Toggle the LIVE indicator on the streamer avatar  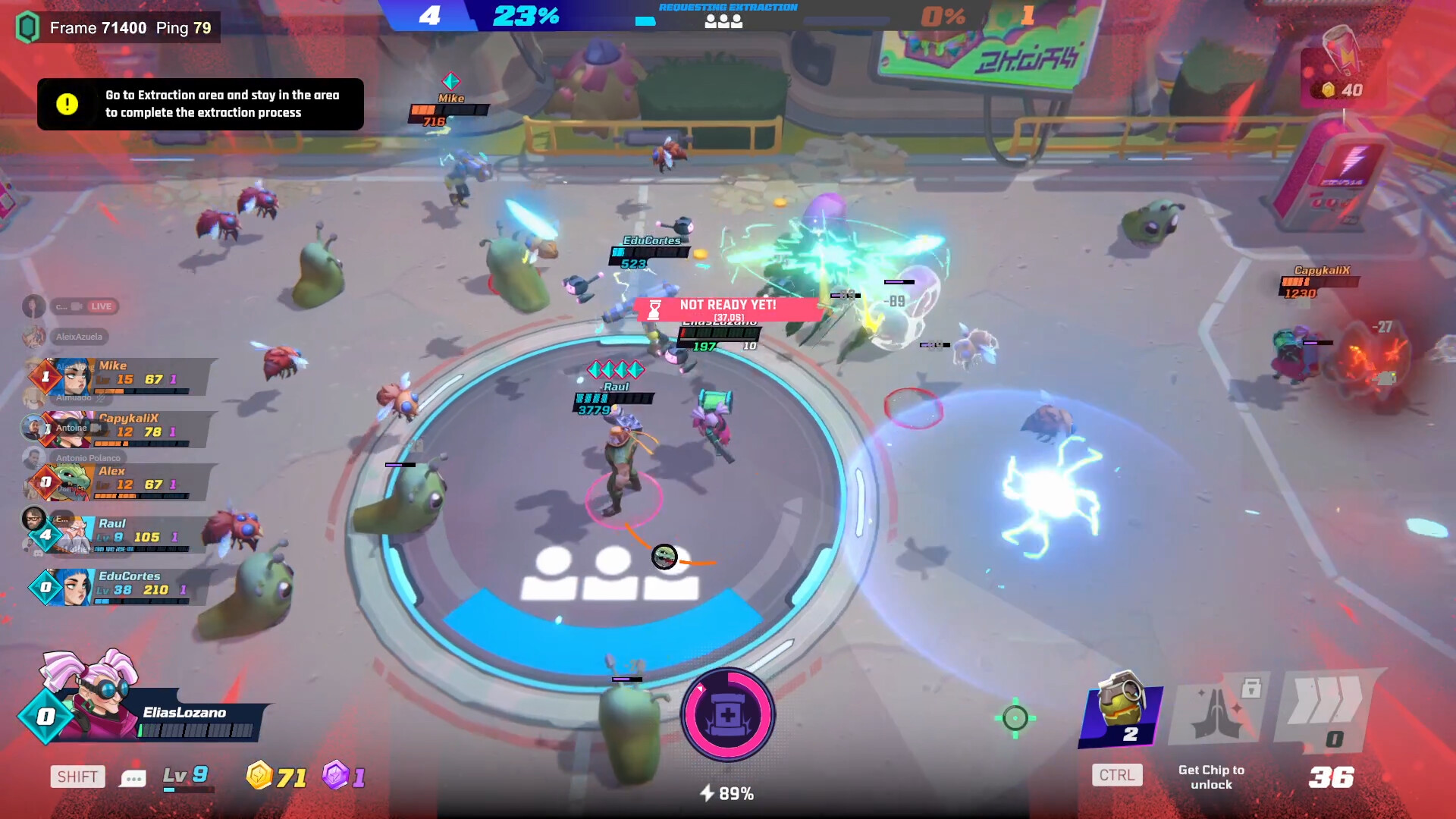103,306
